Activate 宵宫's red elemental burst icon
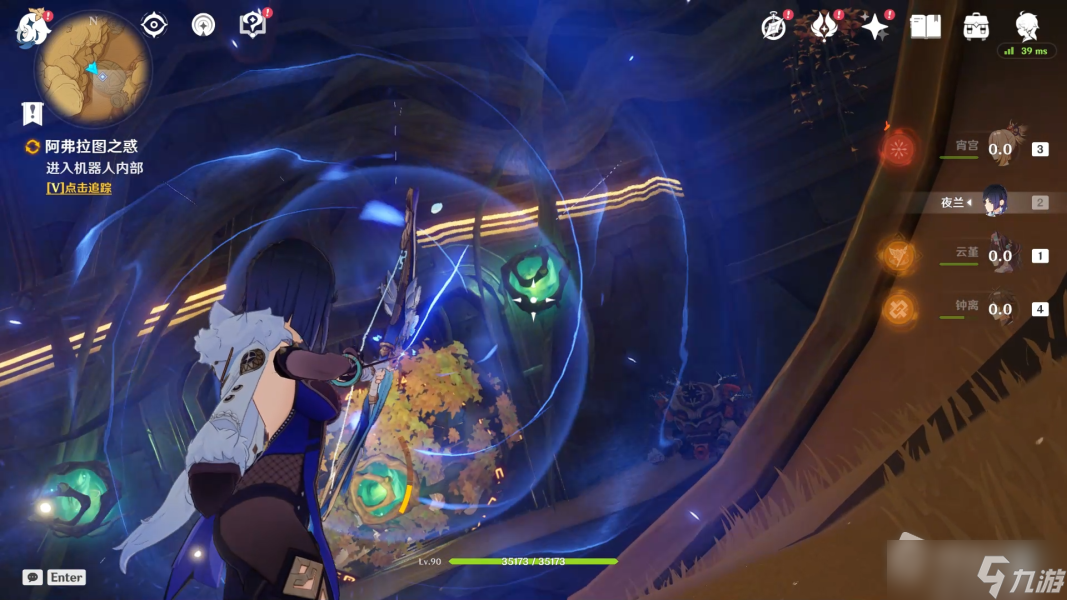The image size is (1067, 600). click(x=898, y=149)
